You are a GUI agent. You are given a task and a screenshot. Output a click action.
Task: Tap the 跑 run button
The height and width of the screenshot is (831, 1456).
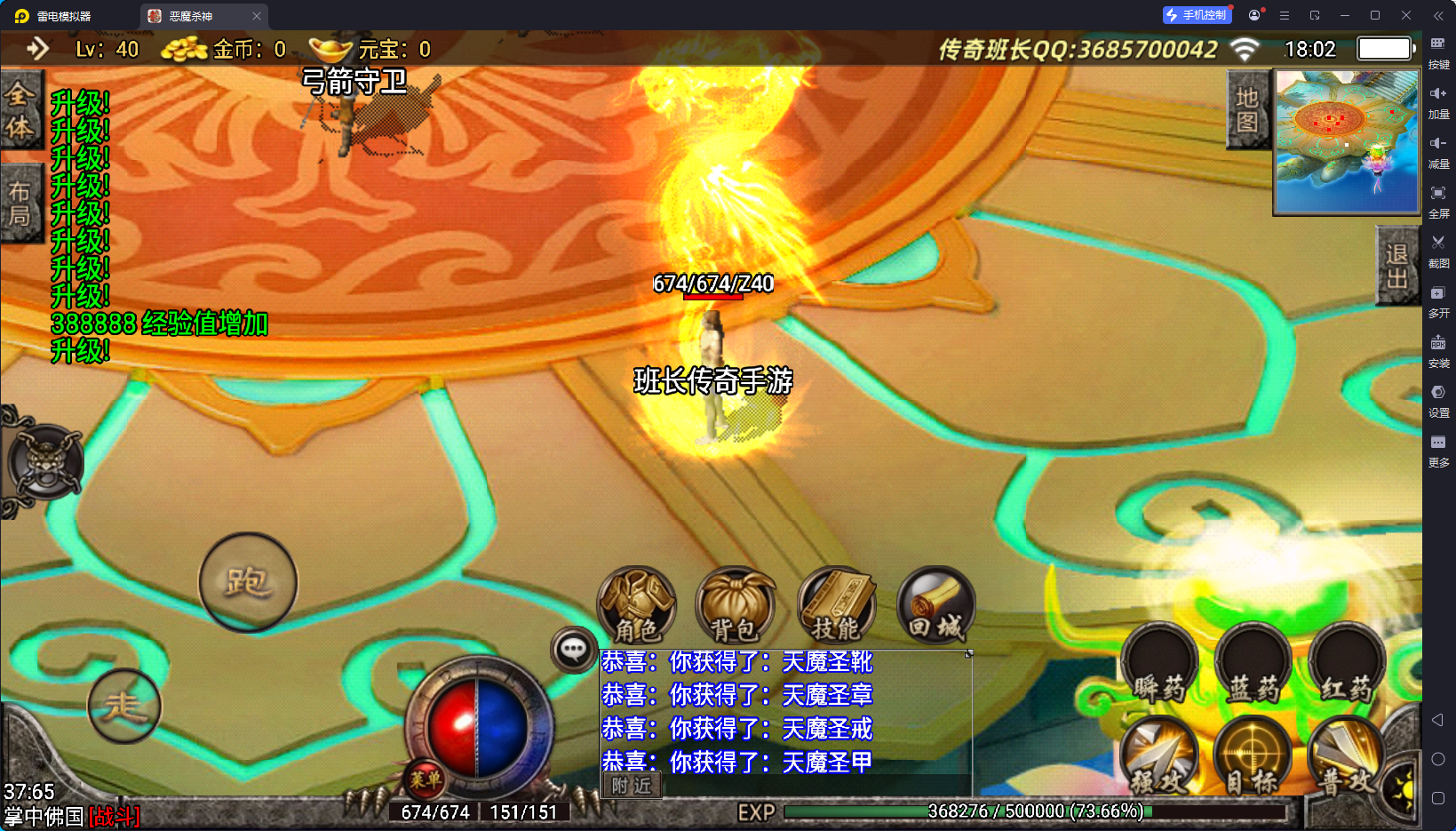point(248,582)
